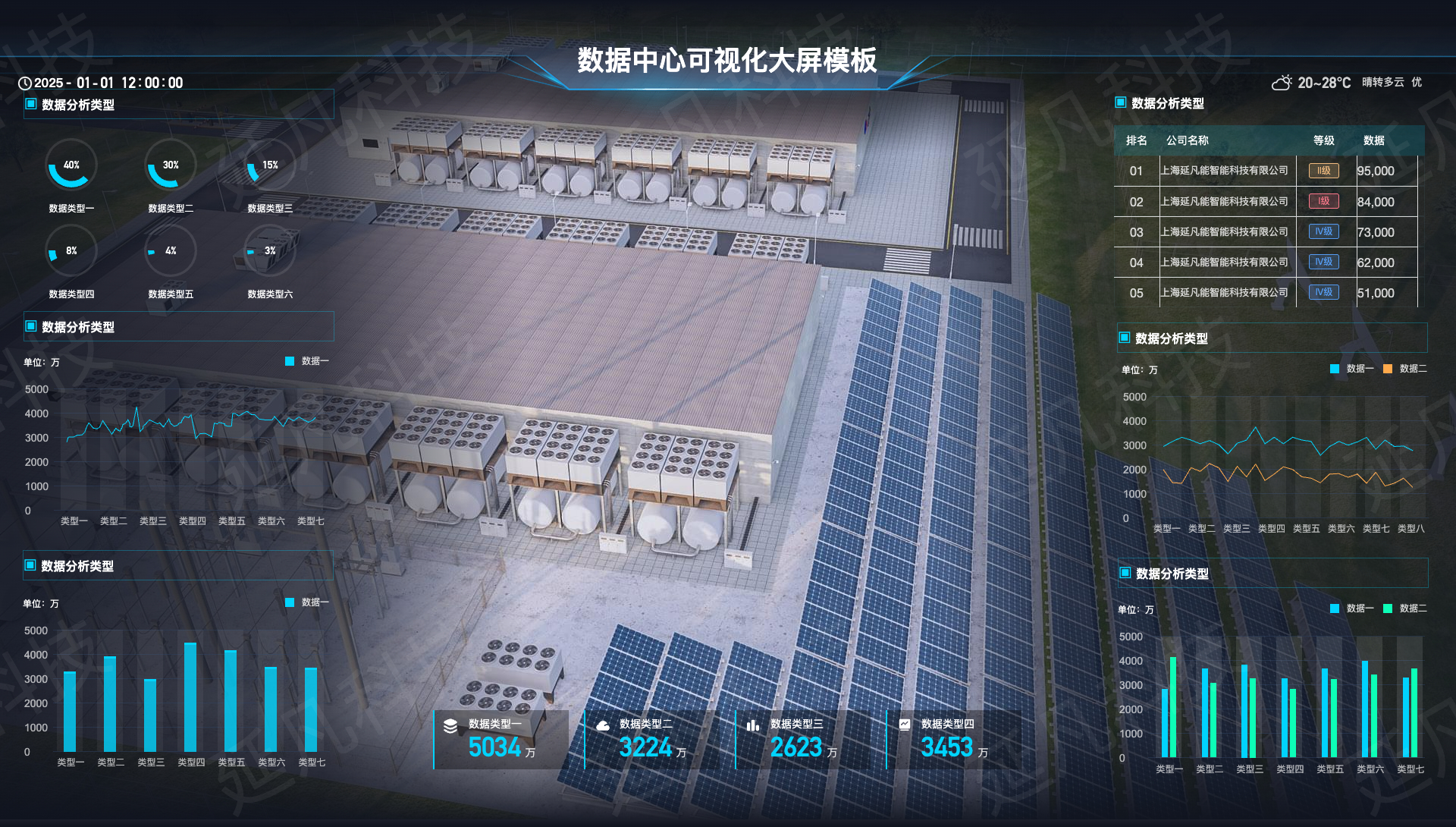Select the 3224万 data type two card
Image resolution: width=1456 pixels, height=827 pixels.
click(652, 739)
